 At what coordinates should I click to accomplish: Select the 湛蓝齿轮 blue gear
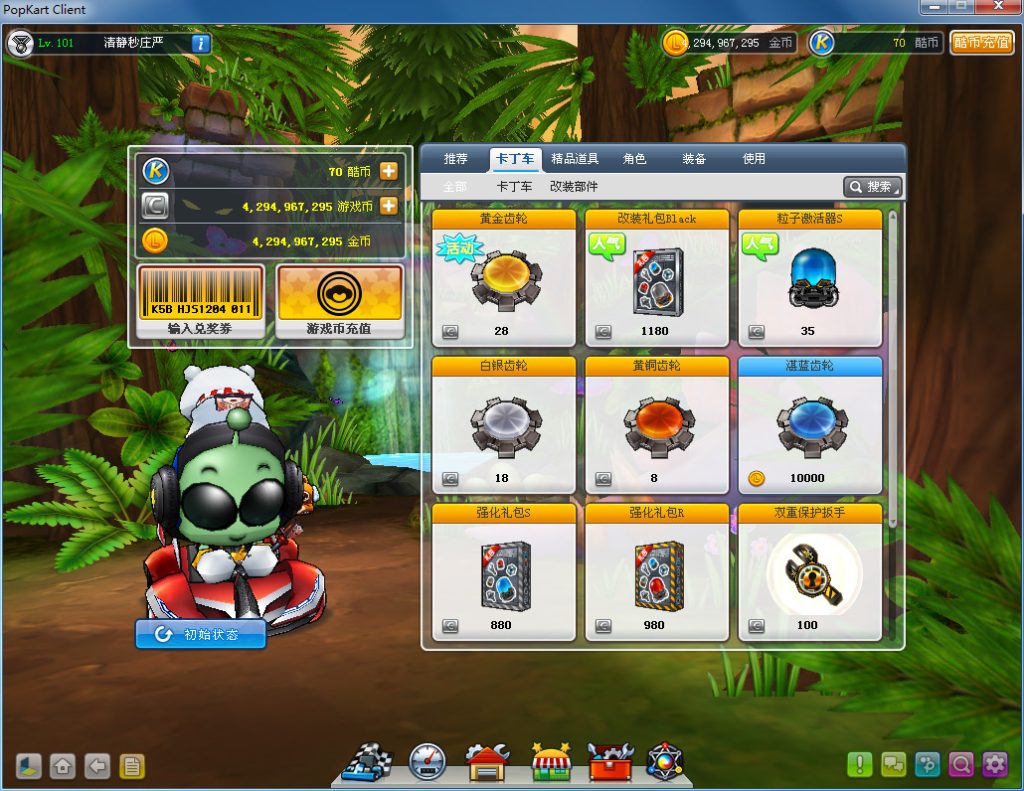[x=809, y=425]
